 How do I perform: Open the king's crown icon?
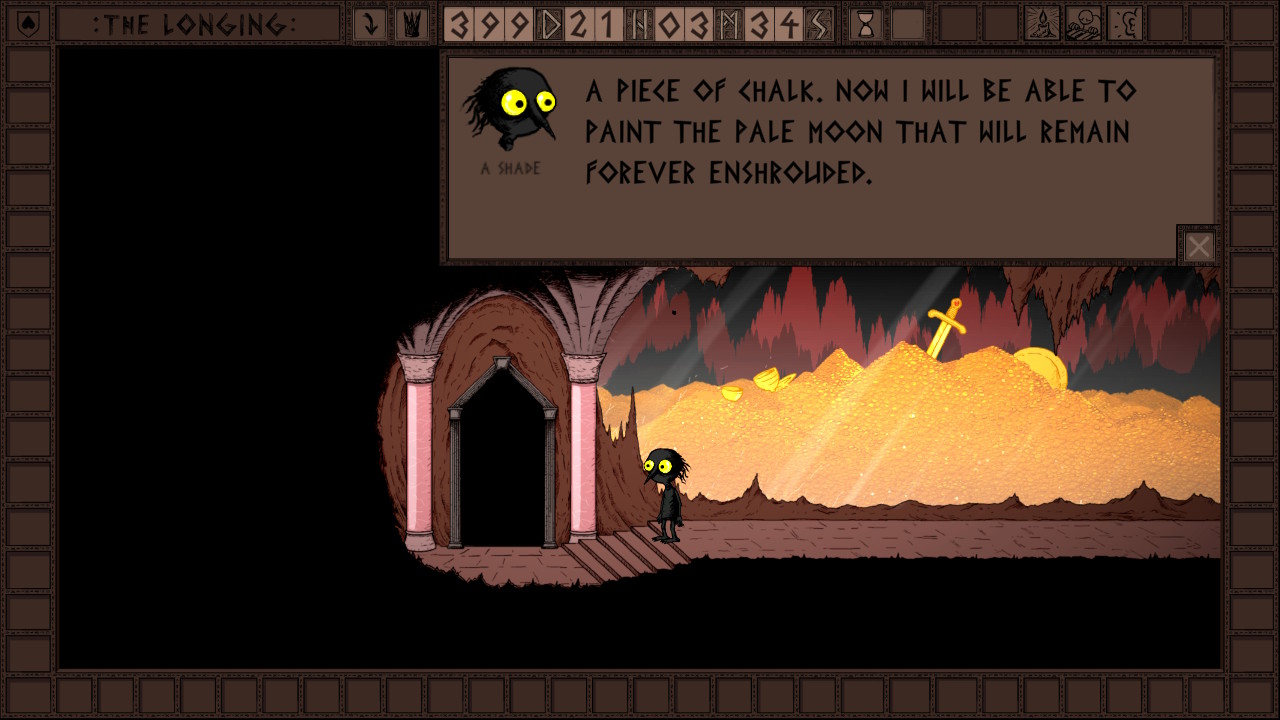(410, 24)
